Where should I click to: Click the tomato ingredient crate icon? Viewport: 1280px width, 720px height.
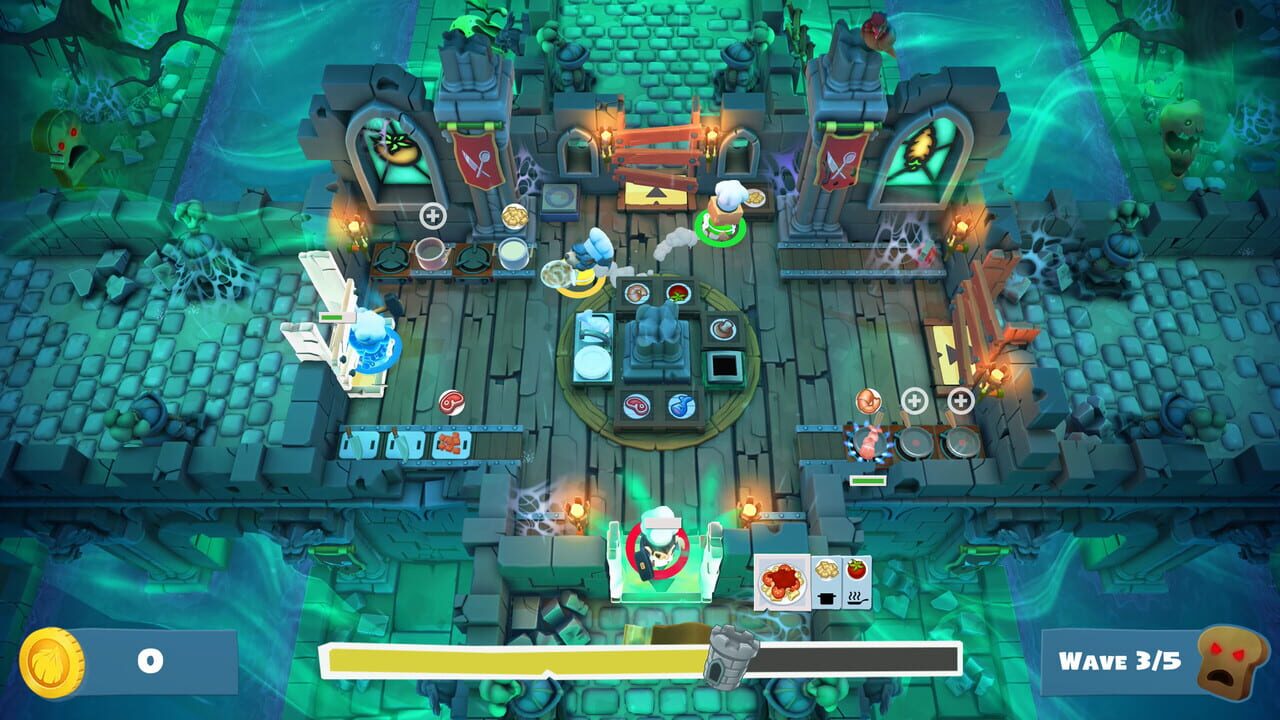pyautogui.click(x=676, y=291)
